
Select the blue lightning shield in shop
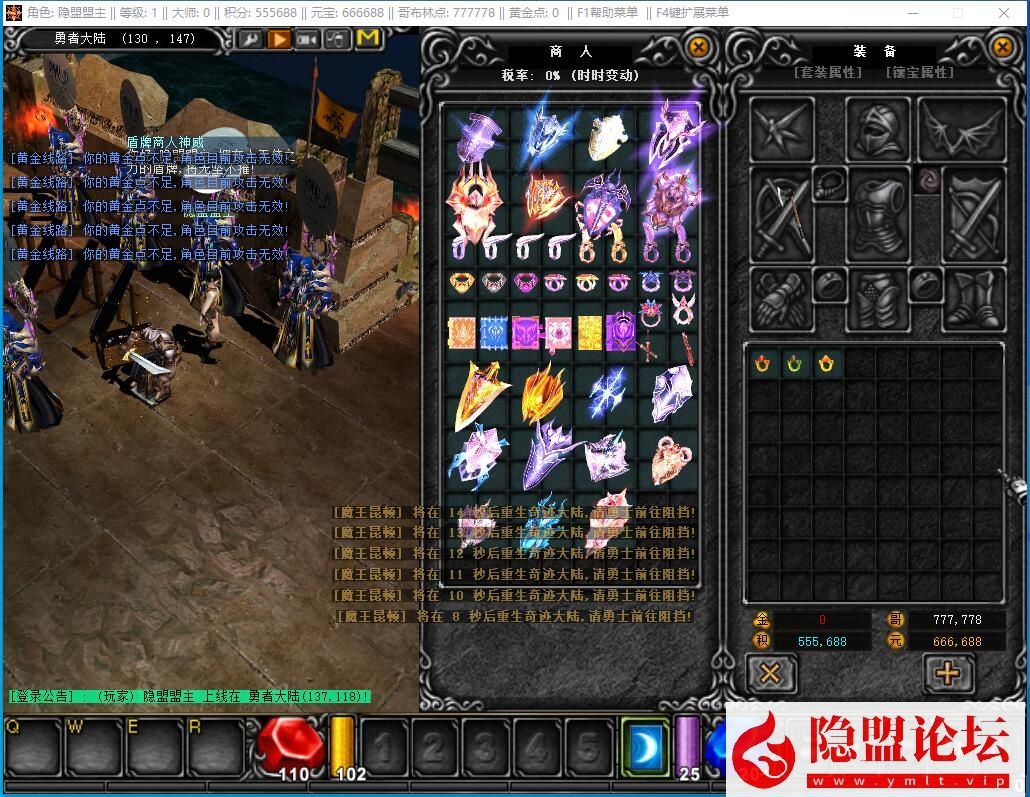606,393
